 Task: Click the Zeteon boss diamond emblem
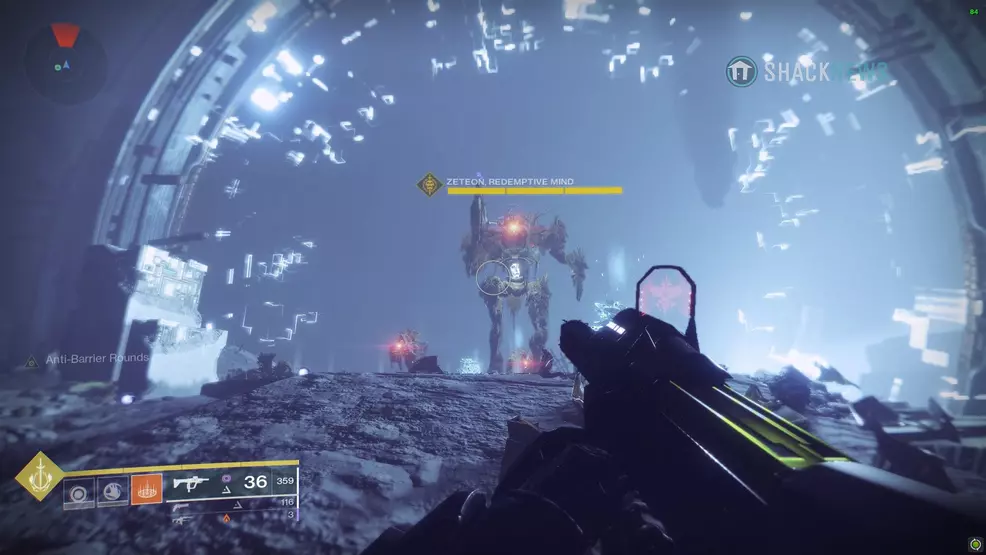430,185
